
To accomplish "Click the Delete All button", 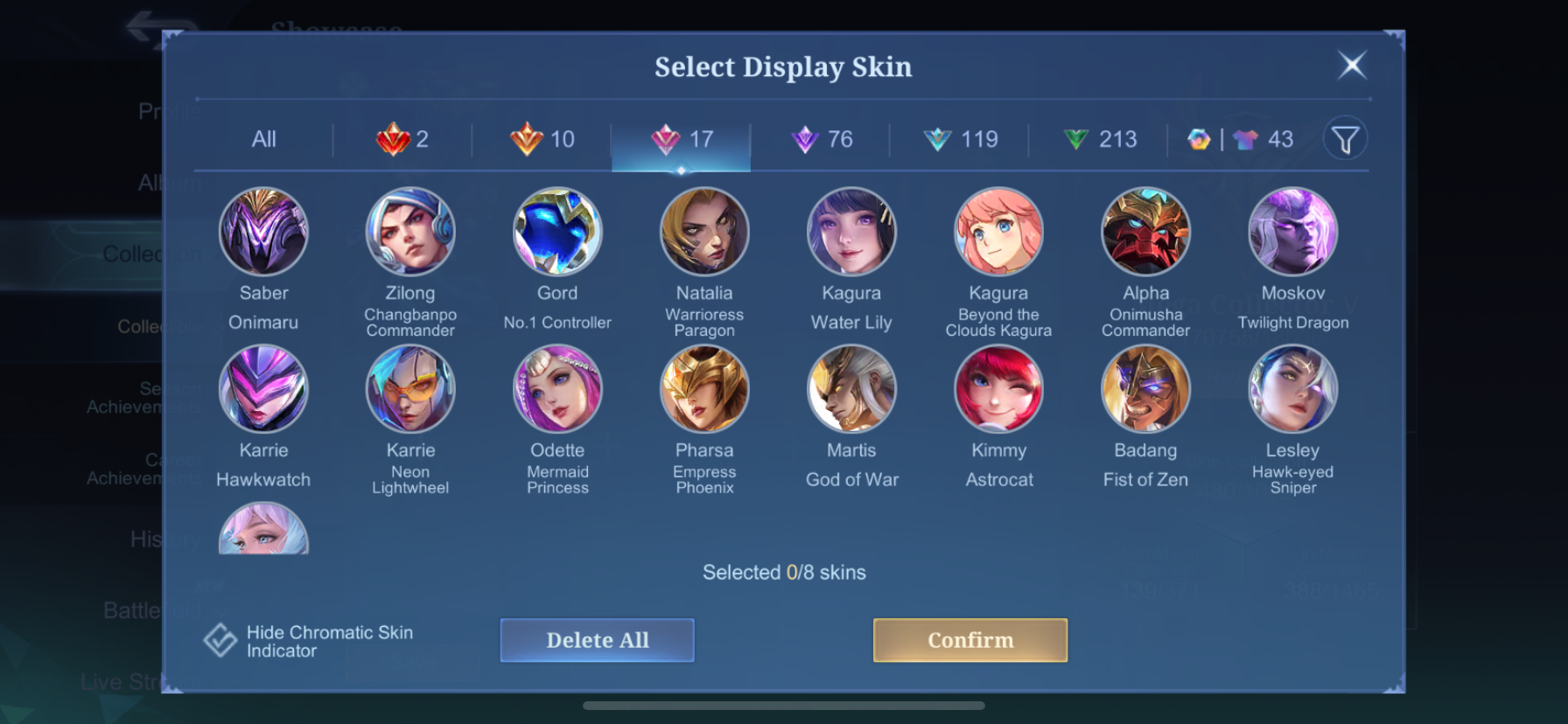I will (597, 640).
